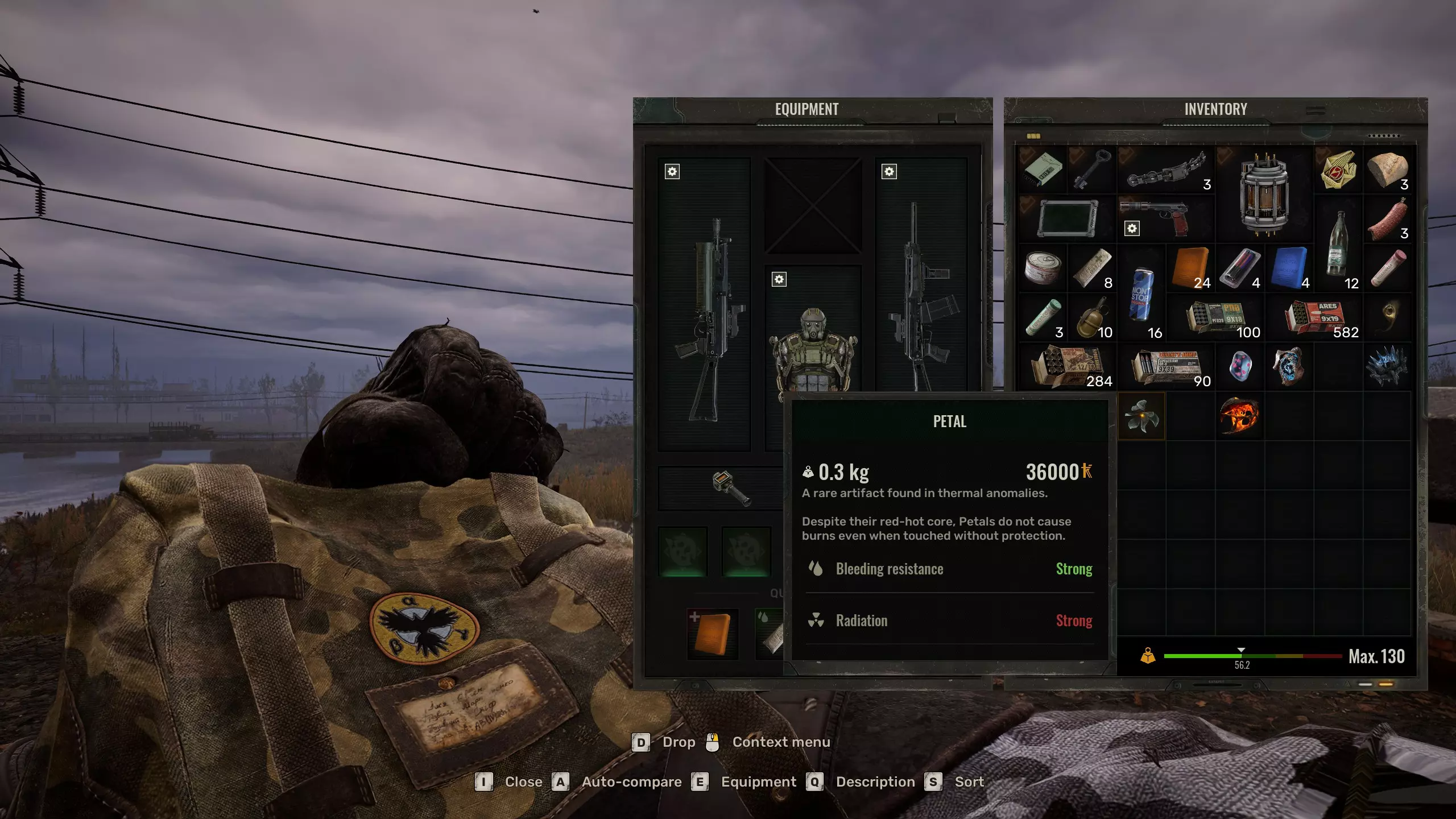Viewport: 1456px width, 819px height.
Task: Choose the canned food tin
Action: point(1043,268)
